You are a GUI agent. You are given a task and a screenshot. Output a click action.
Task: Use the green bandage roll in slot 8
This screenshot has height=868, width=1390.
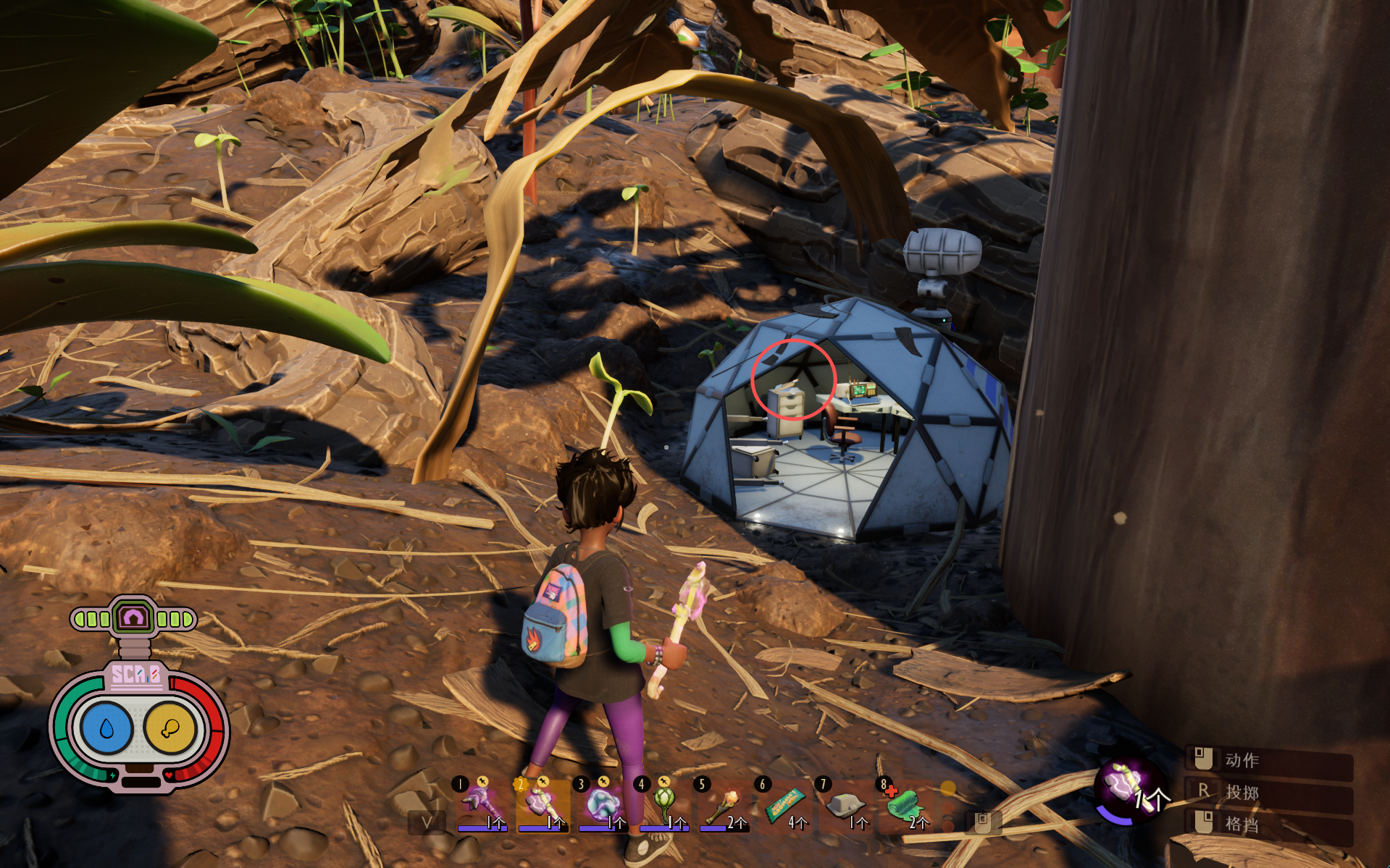(905, 804)
